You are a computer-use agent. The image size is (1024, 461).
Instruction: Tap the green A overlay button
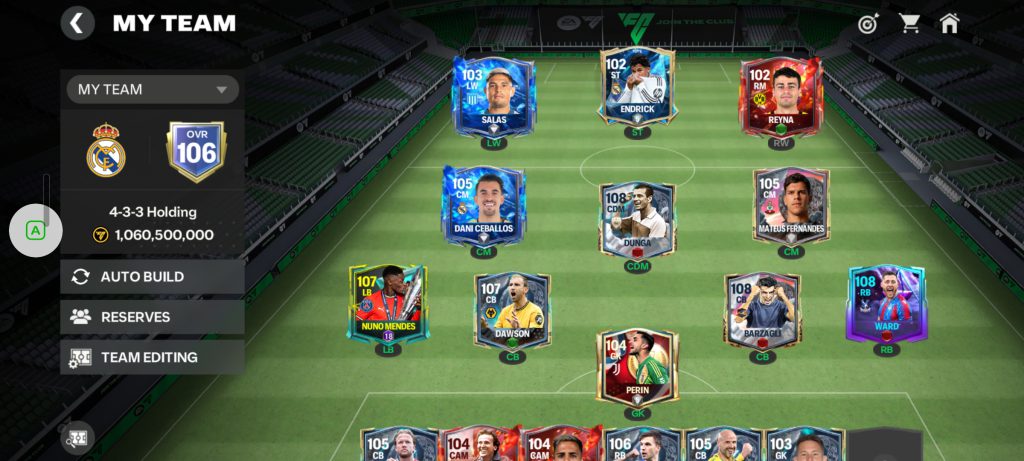[x=36, y=230]
